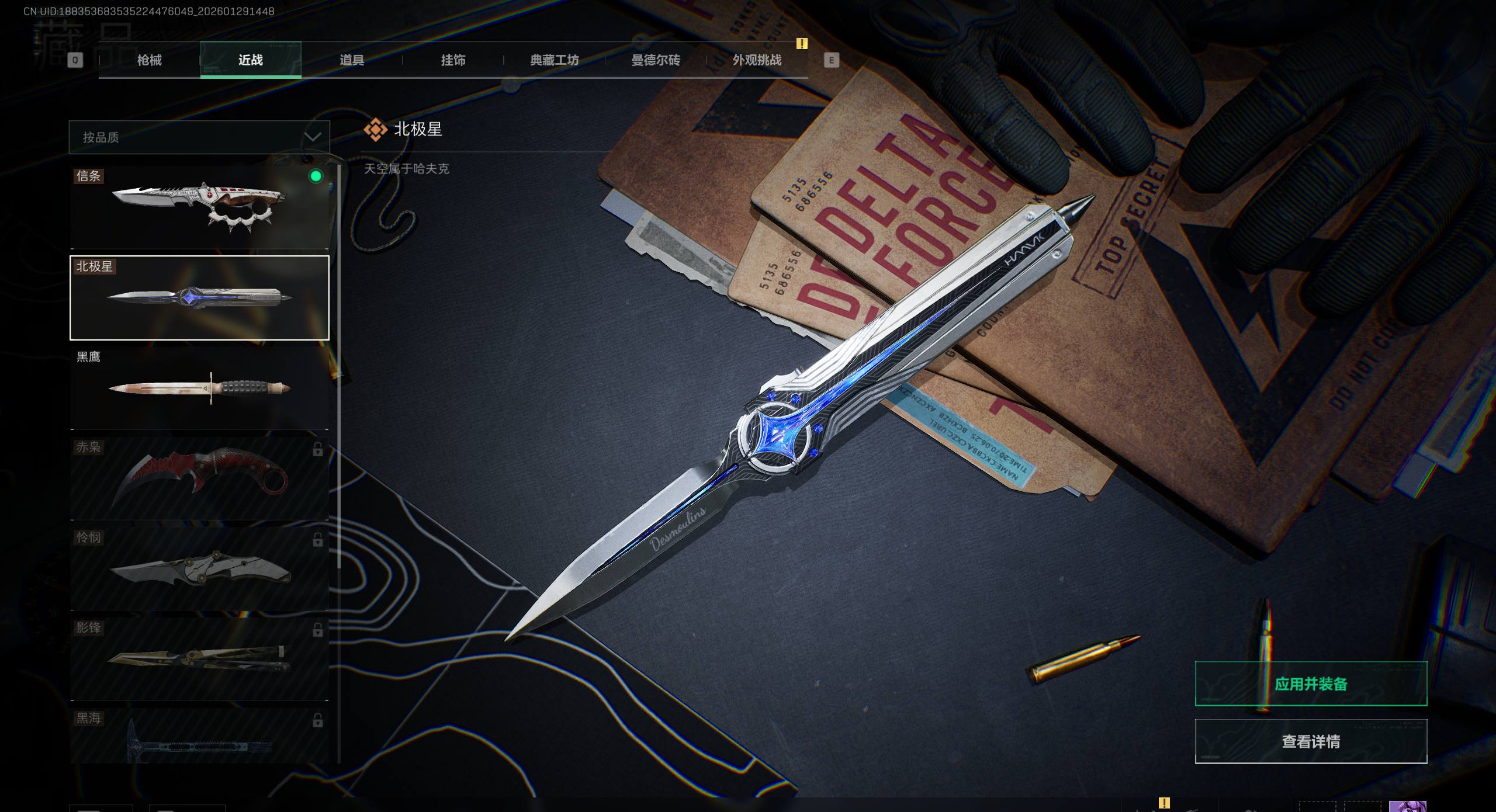Pick the 黑鹰 combat knife skin
This screenshot has width=1496, height=812.
click(x=199, y=388)
